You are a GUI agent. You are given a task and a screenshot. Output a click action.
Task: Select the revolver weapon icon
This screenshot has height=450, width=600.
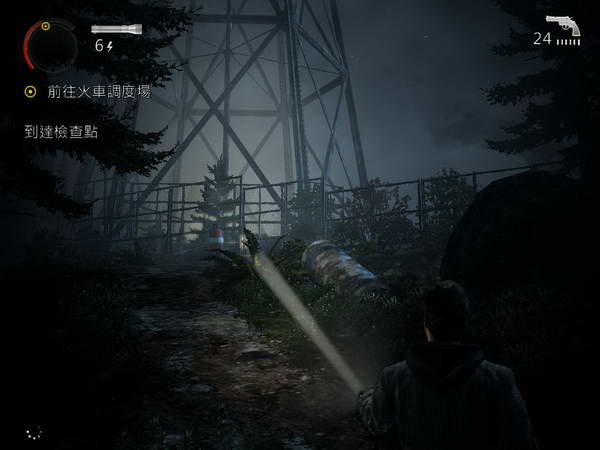[x=565, y=24]
